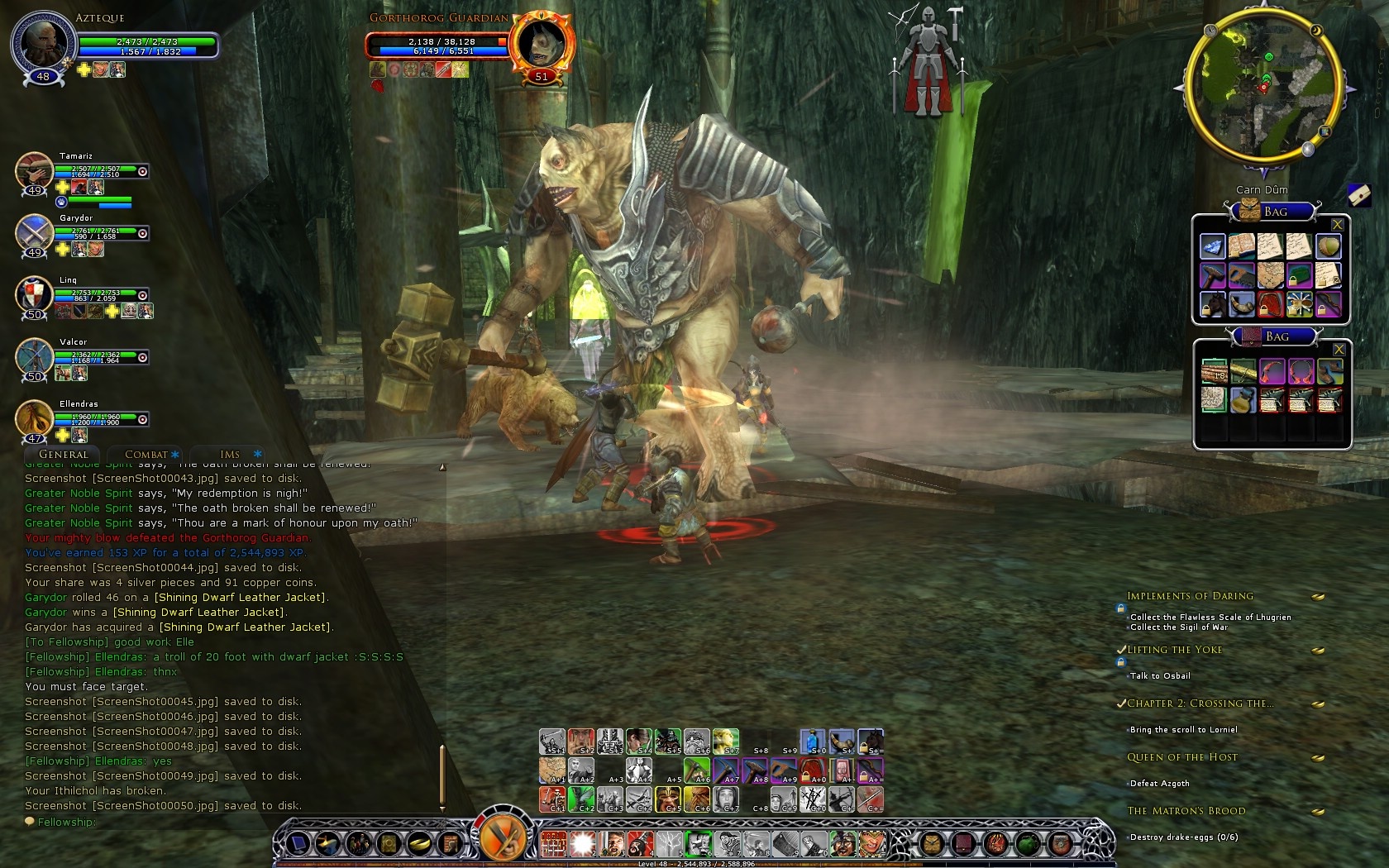1389x868 pixels.
Task: Open the IMs chat tab
Action: 230,455
